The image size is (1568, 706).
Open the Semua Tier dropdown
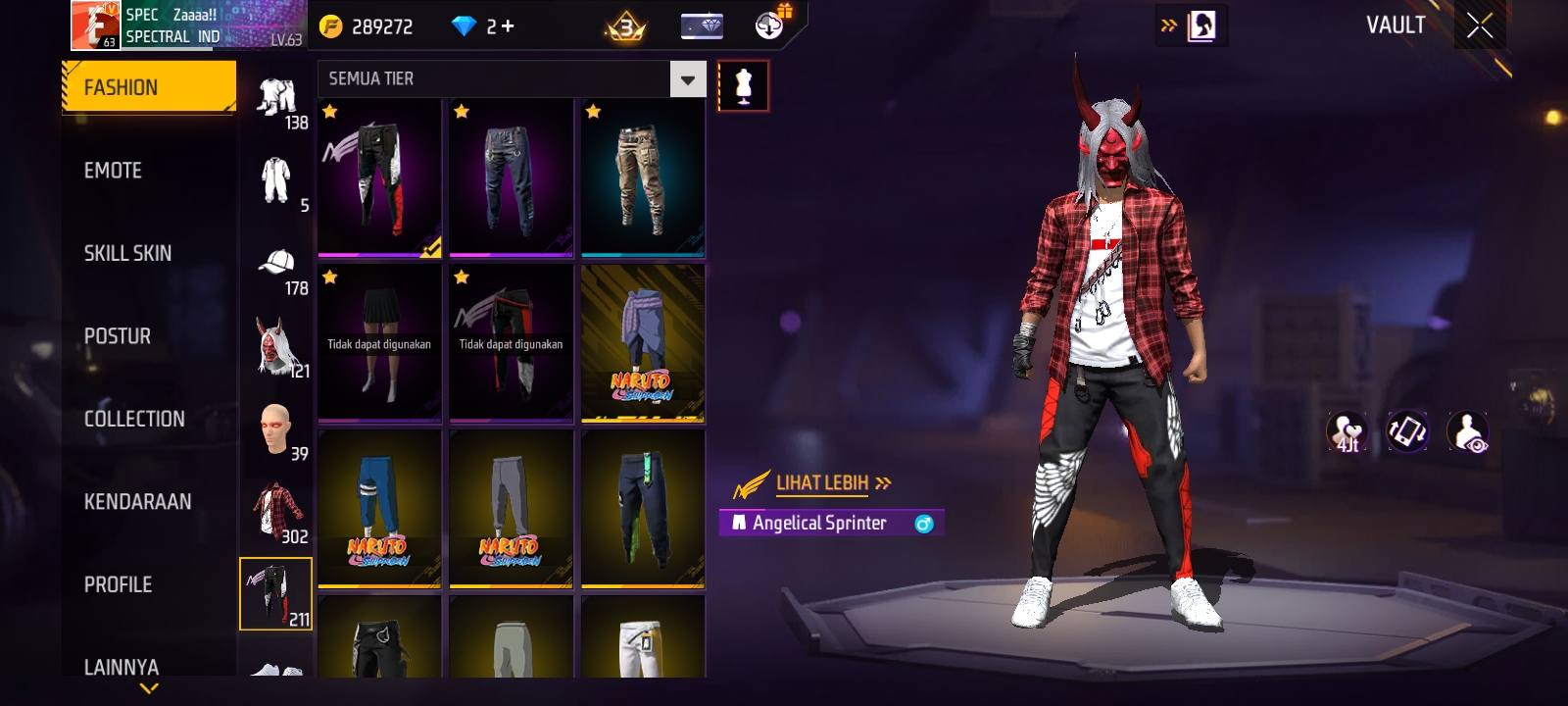(x=687, y=79)
